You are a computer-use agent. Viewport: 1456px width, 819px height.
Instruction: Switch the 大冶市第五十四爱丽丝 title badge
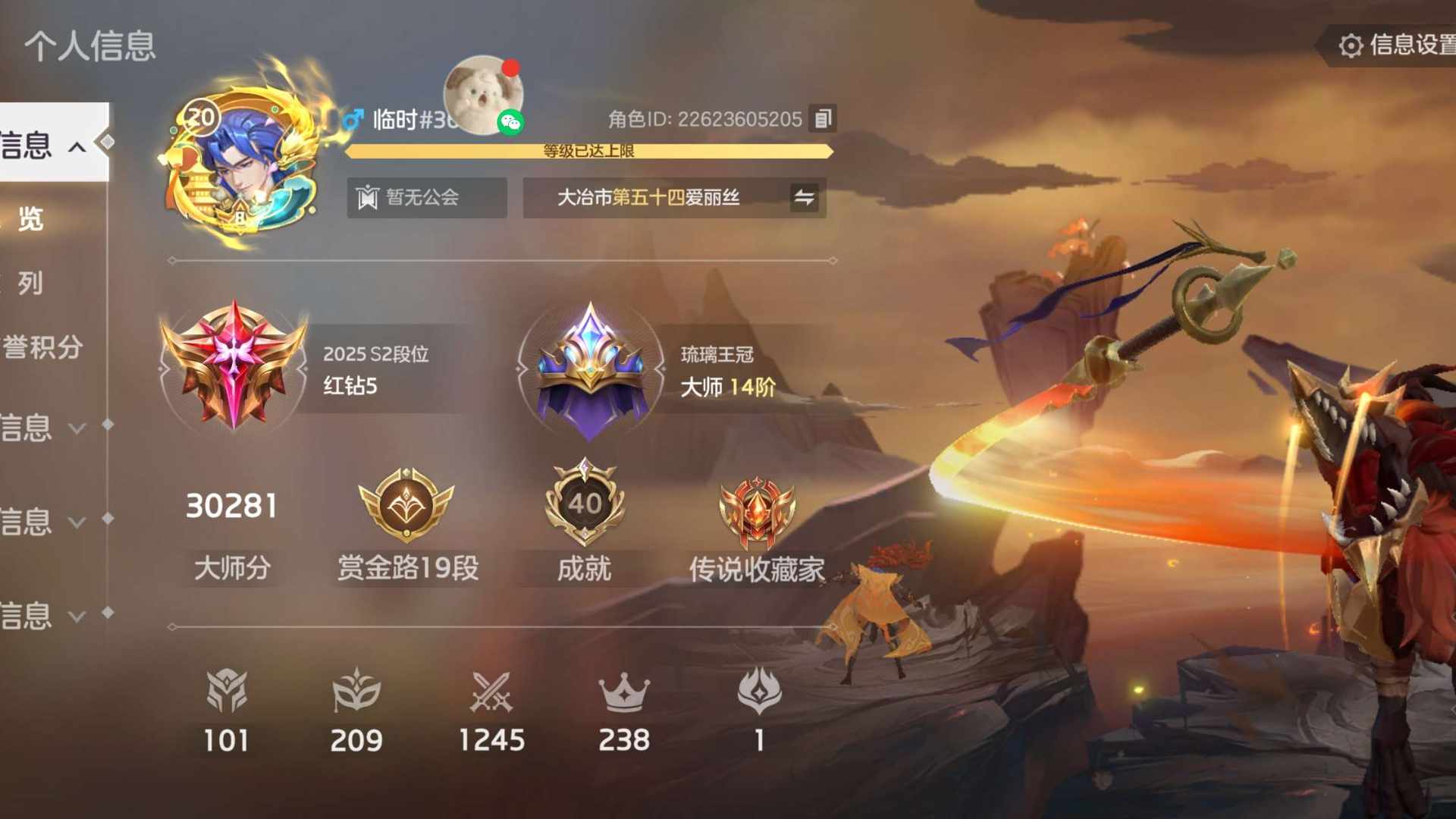(804, 198)
